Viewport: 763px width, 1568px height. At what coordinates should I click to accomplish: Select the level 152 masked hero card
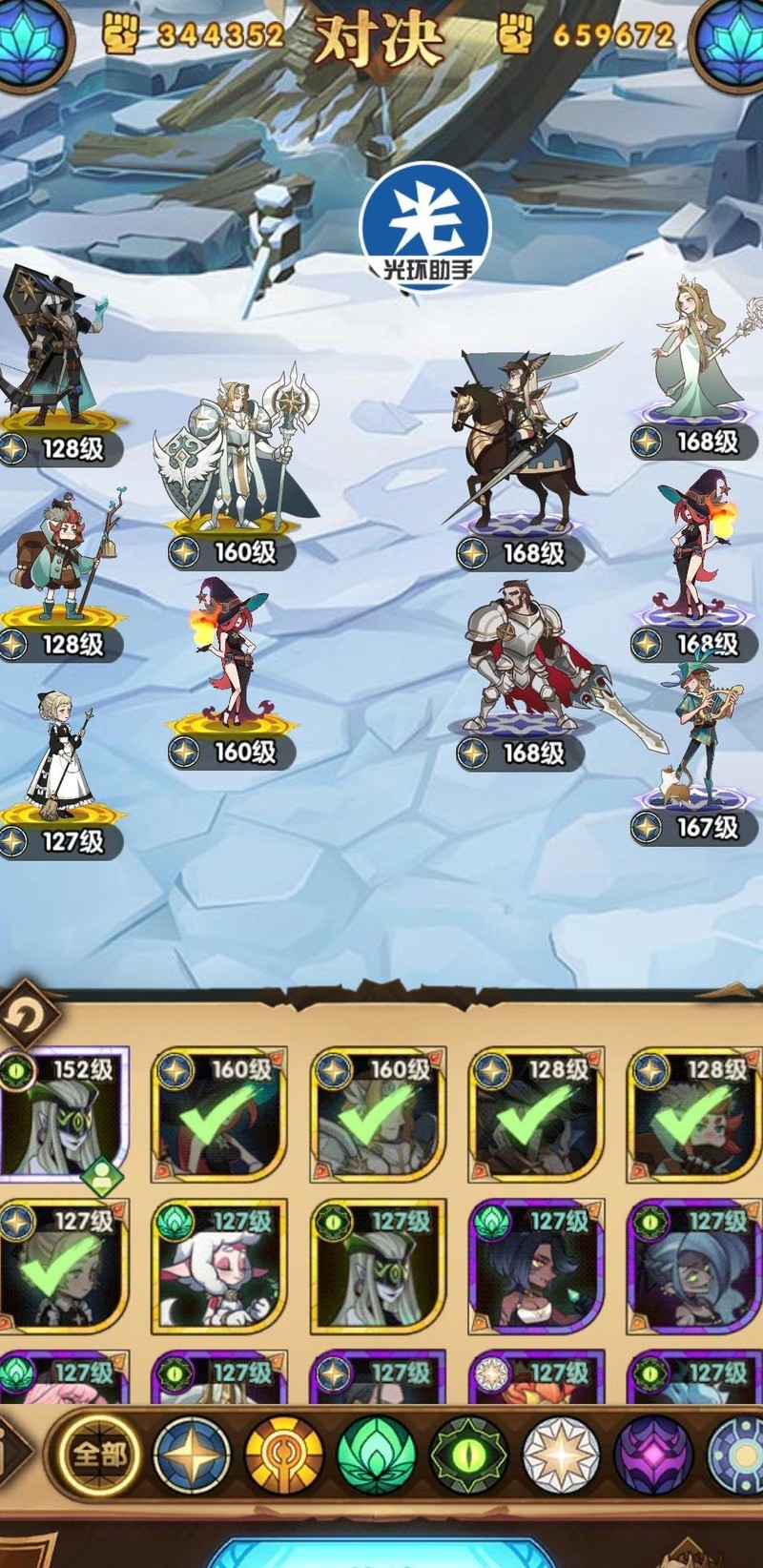pos(63,1114)
